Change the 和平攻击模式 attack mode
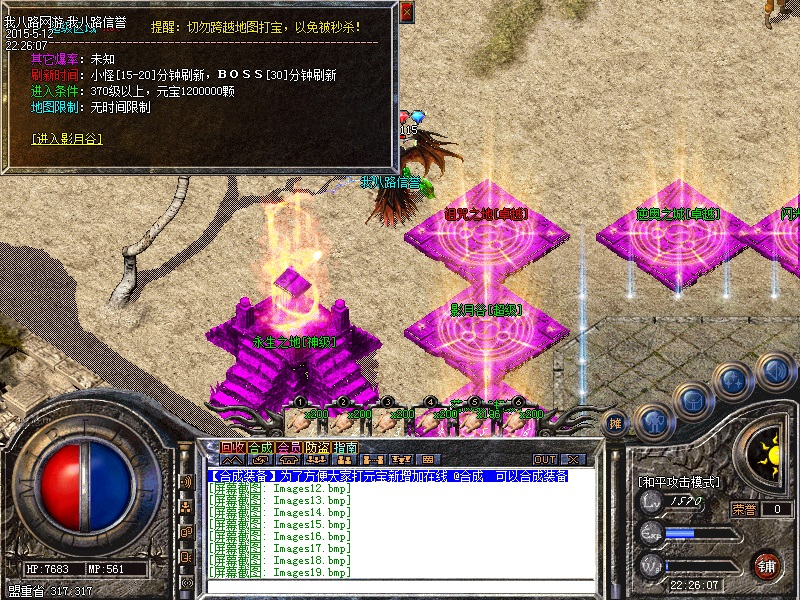Viewport: 800px width, 600px height. pos(680,481)
